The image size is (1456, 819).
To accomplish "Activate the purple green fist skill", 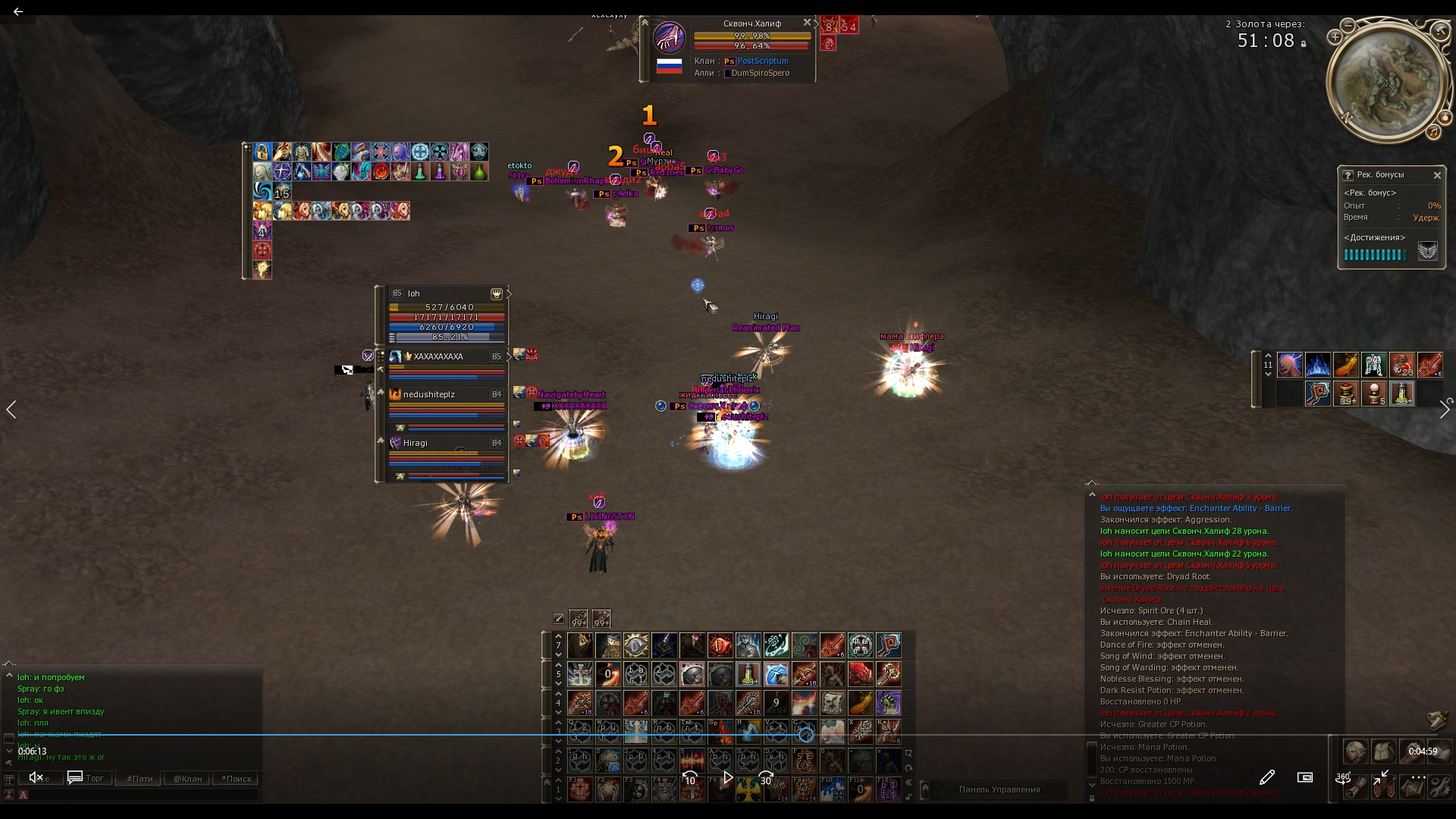I will point(888,703).
